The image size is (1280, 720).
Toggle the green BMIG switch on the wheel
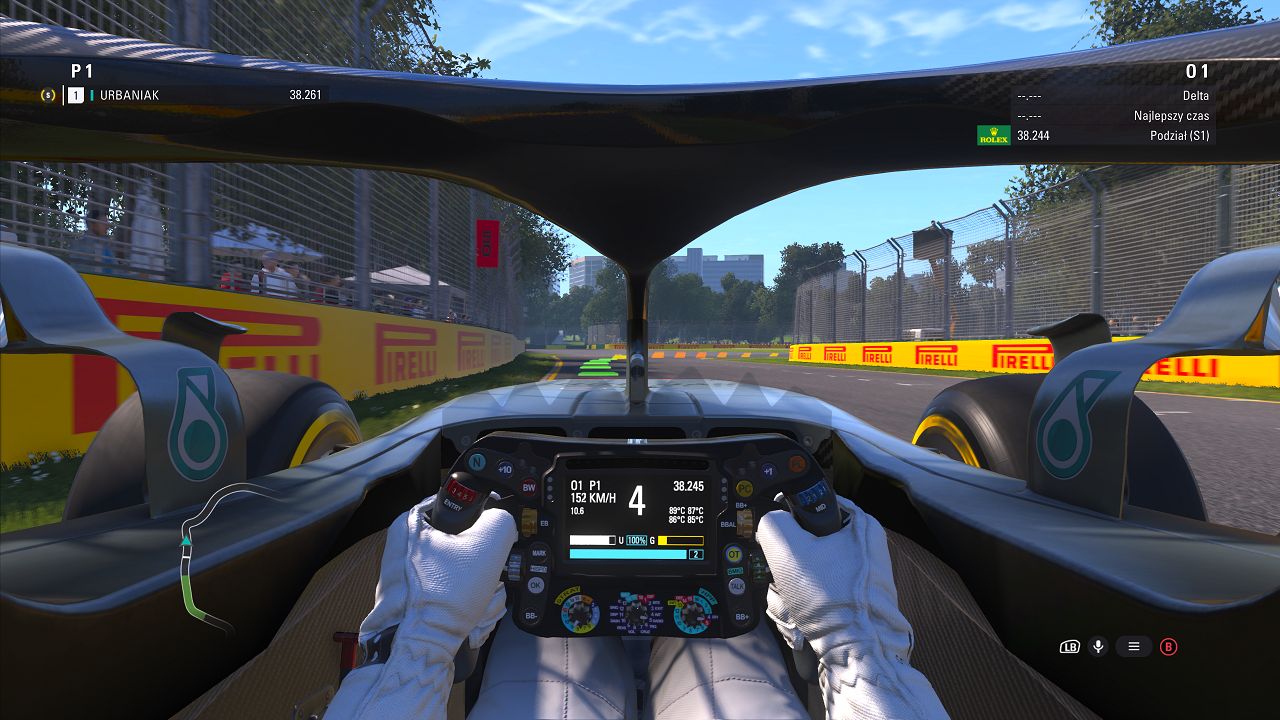735,570
